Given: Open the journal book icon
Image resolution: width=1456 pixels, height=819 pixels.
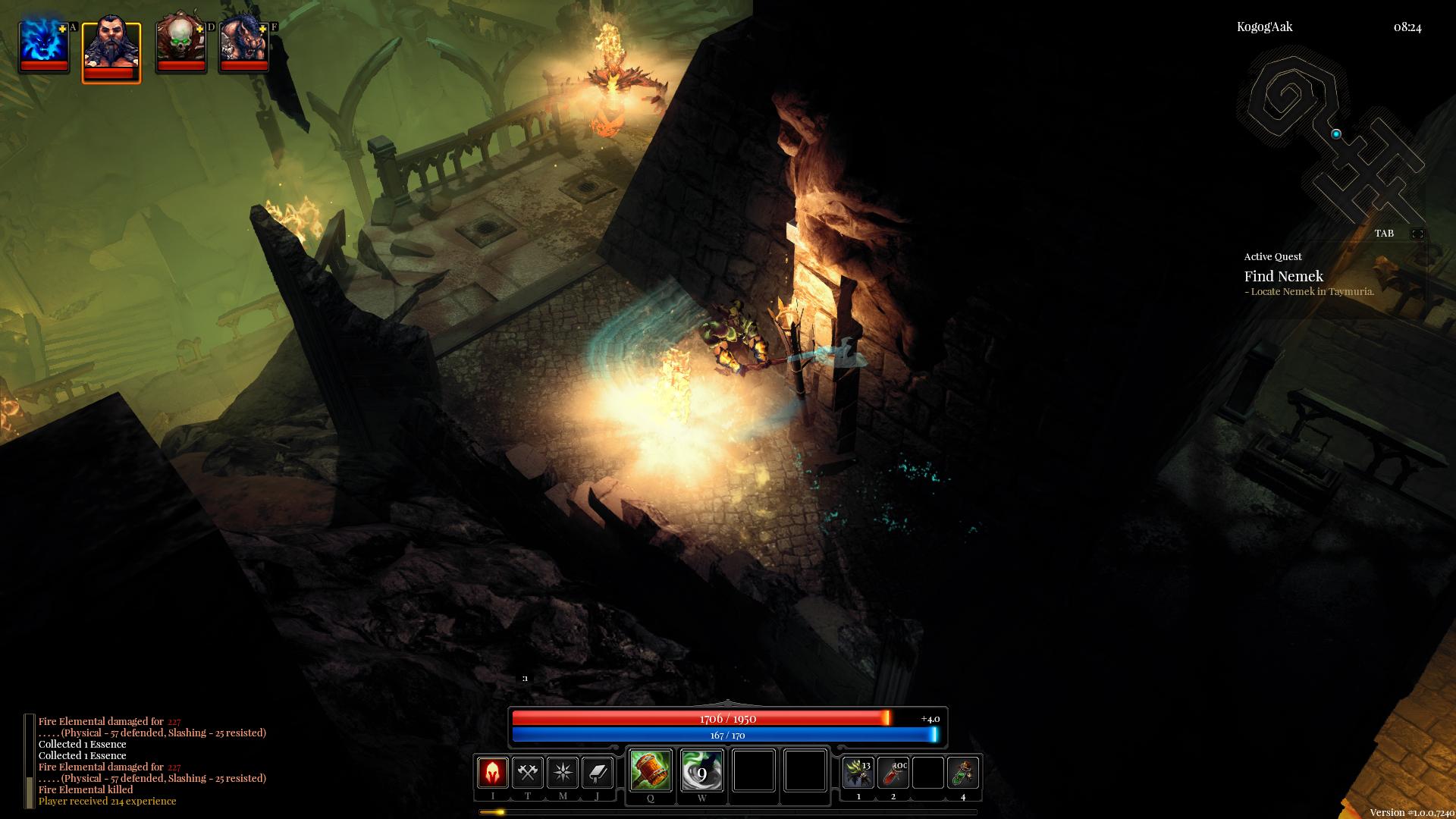Looking at the screenshot, I should 598,773.
